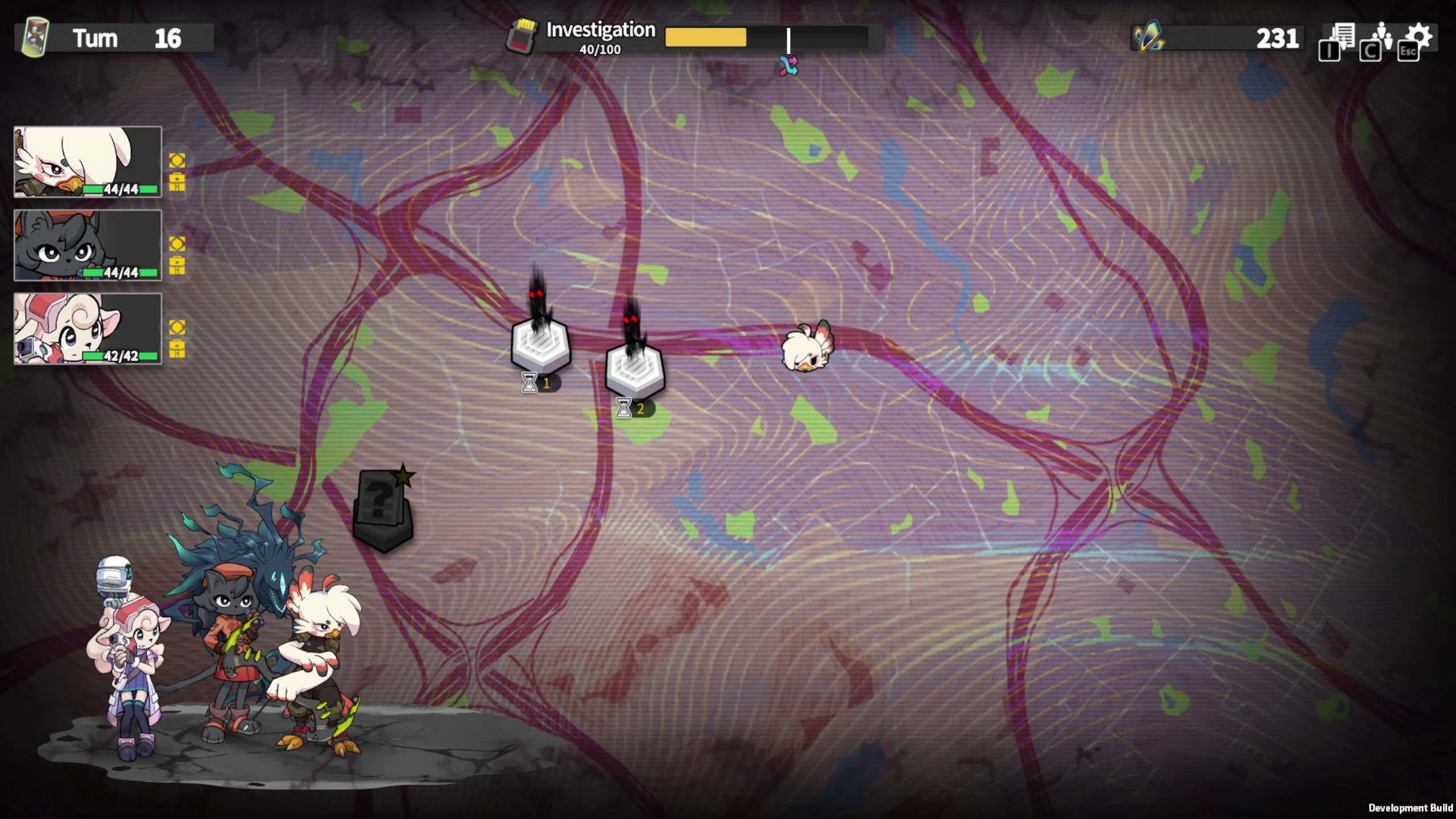
Task: Select the black cat character portrait
Action: tap(88, 245)
